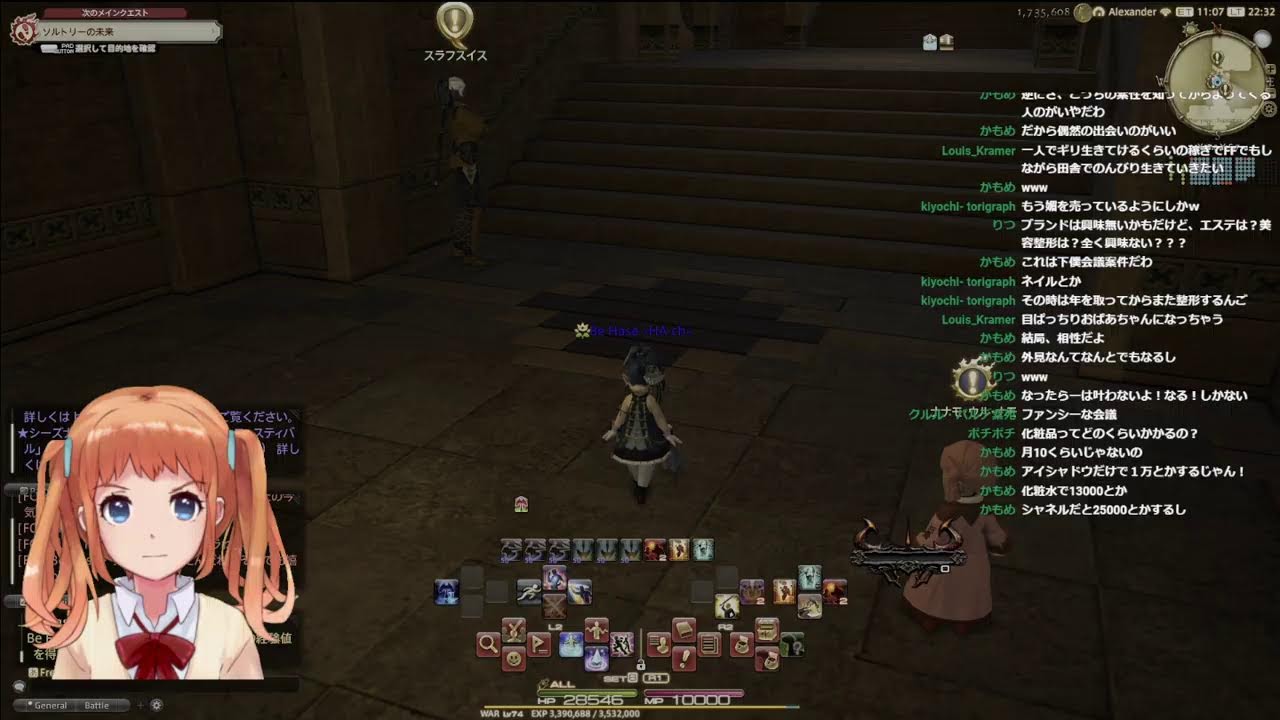Open chat log settings gear

point(157,705)
